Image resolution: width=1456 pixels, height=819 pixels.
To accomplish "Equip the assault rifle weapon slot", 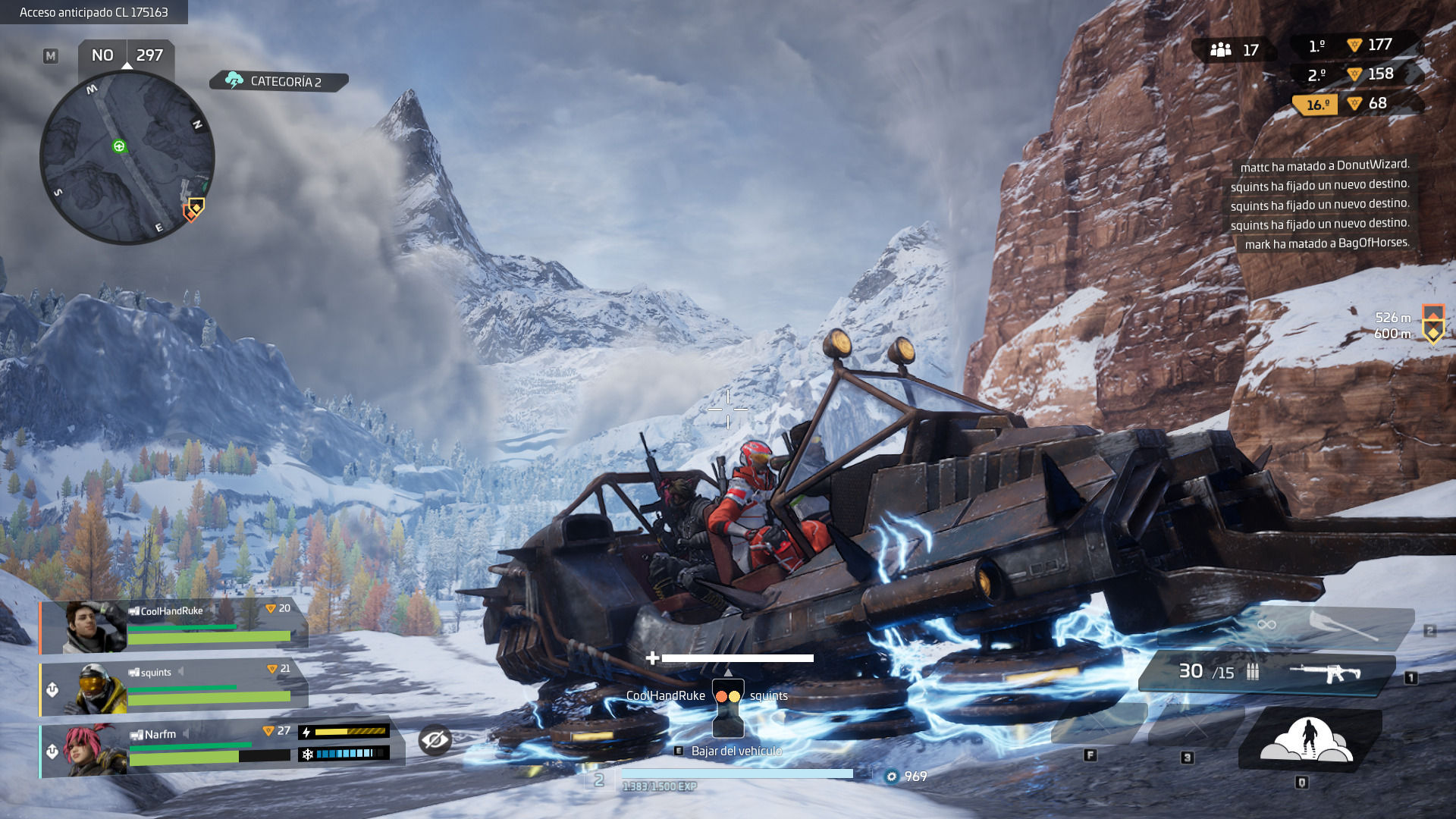I will [x=1266, y=672].
